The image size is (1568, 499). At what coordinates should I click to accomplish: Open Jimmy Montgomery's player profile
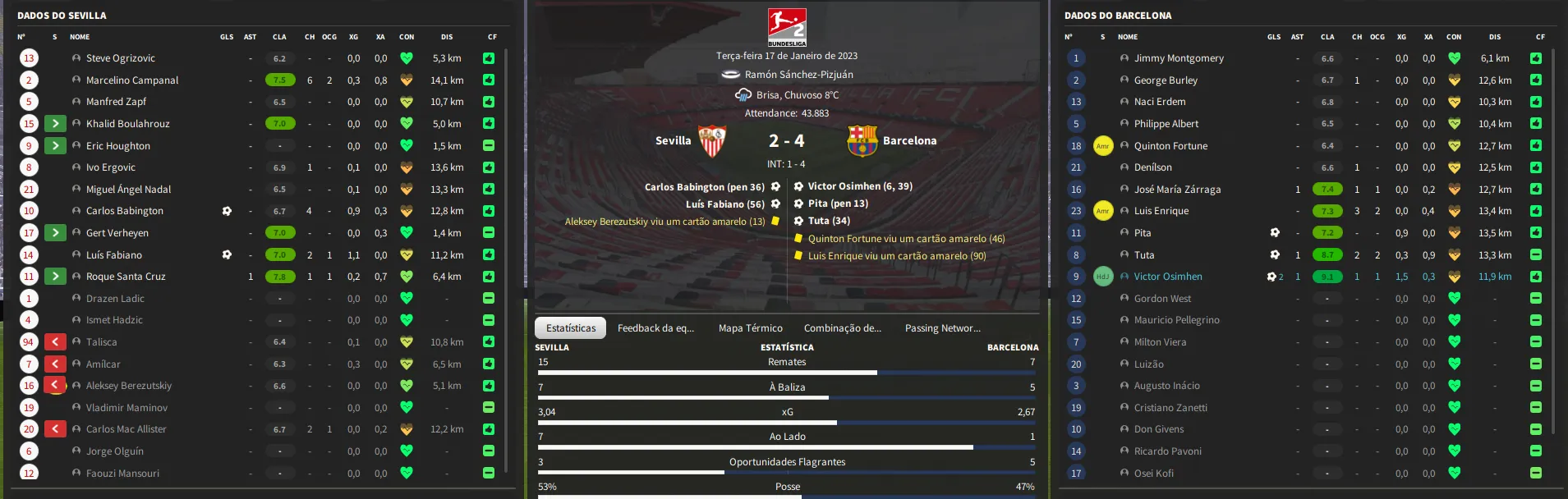point(1178,58)
